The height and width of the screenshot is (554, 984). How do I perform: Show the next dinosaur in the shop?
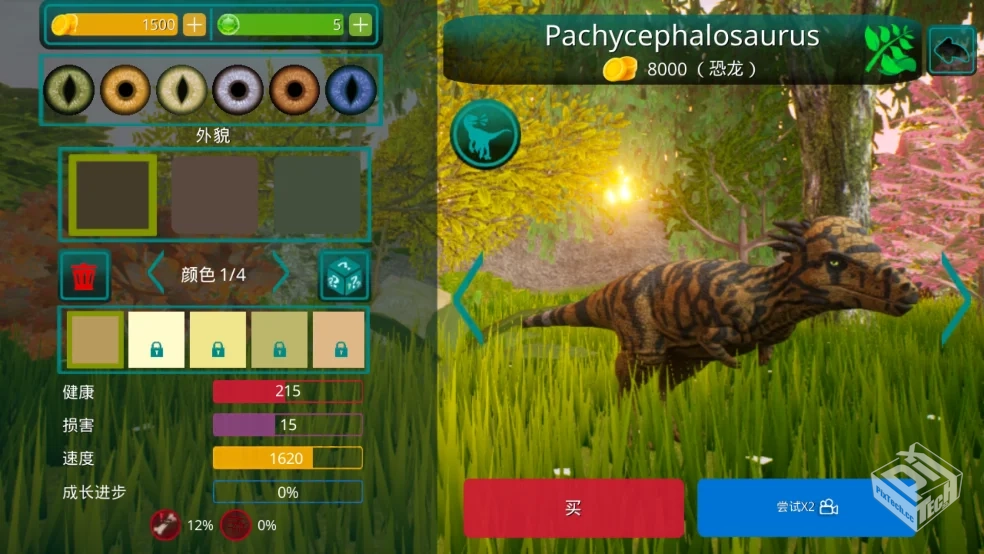pos(955,297)
